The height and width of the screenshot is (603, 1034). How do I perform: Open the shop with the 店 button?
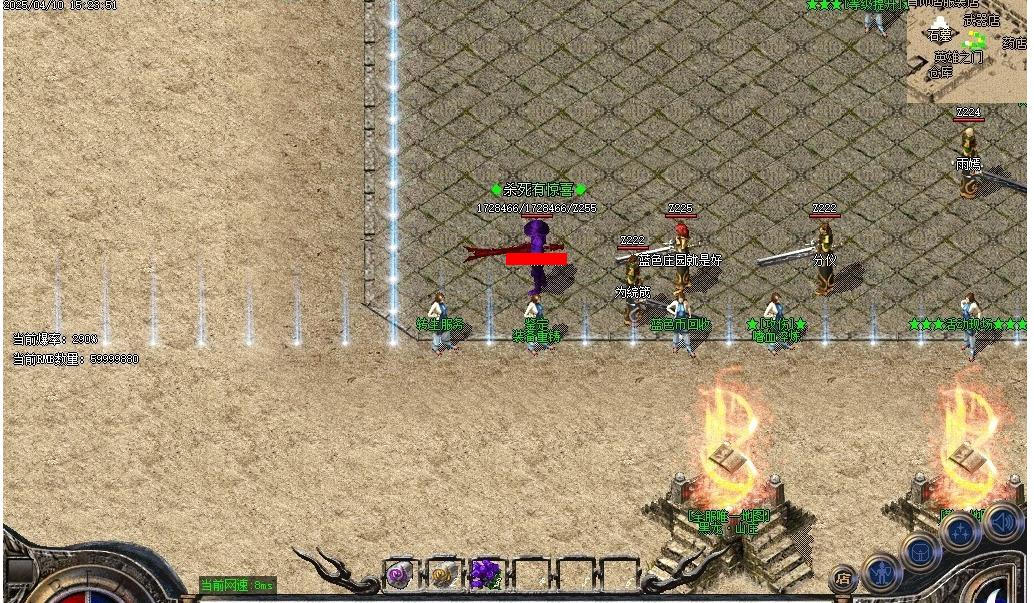[843, 579]
